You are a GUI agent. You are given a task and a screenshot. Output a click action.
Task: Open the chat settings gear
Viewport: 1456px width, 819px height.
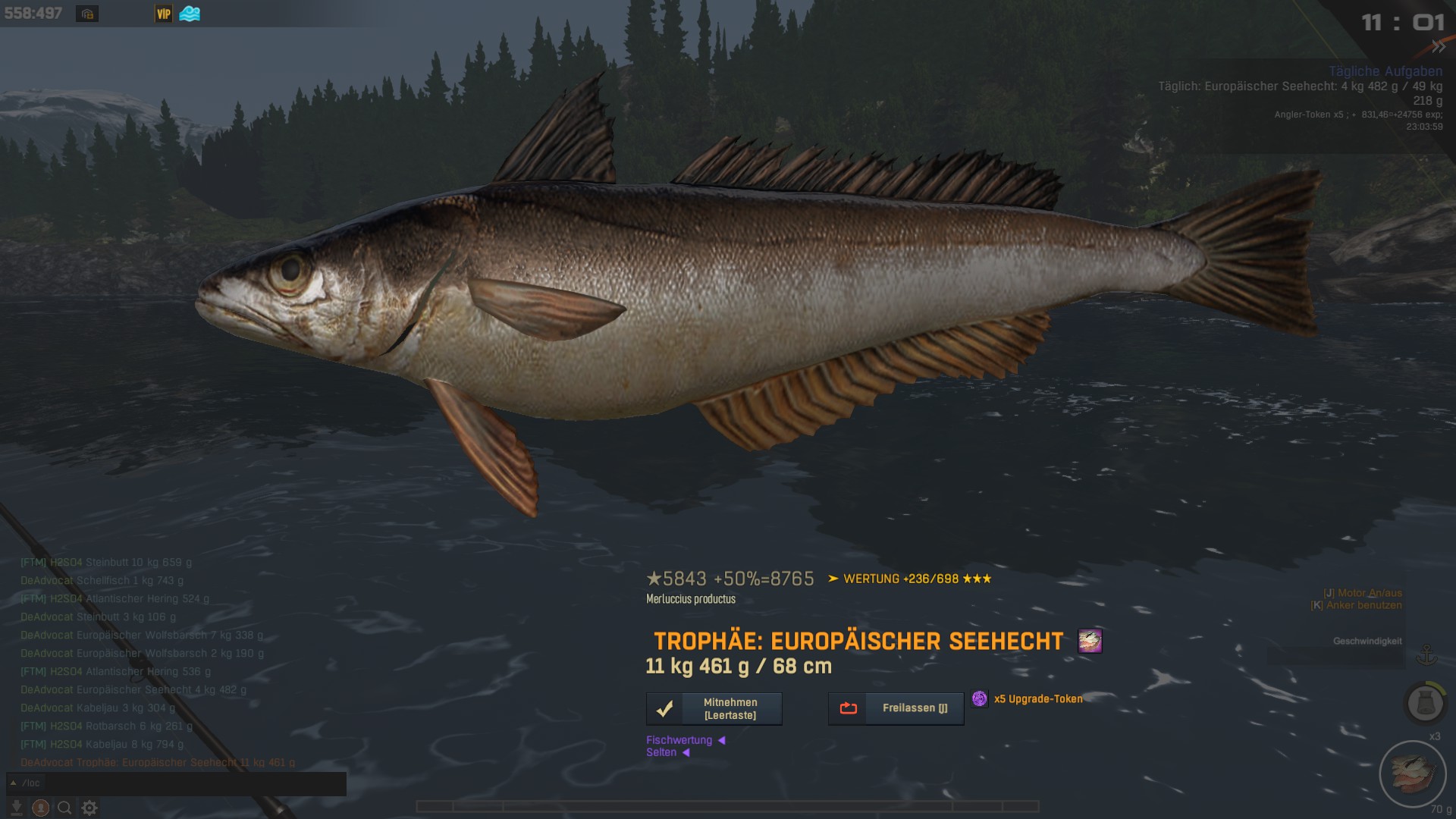[x=89, y=808]
